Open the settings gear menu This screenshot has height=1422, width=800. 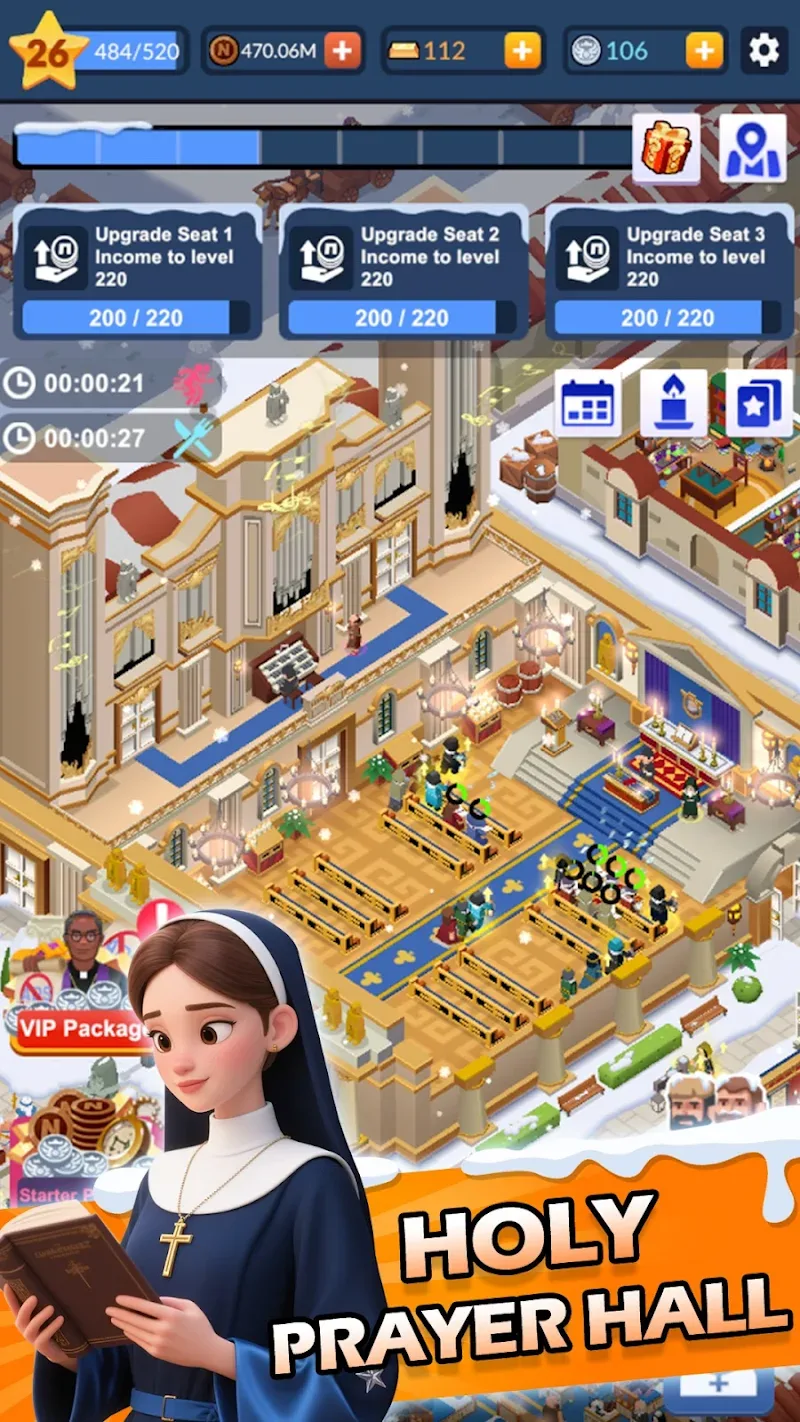[764, 50]
